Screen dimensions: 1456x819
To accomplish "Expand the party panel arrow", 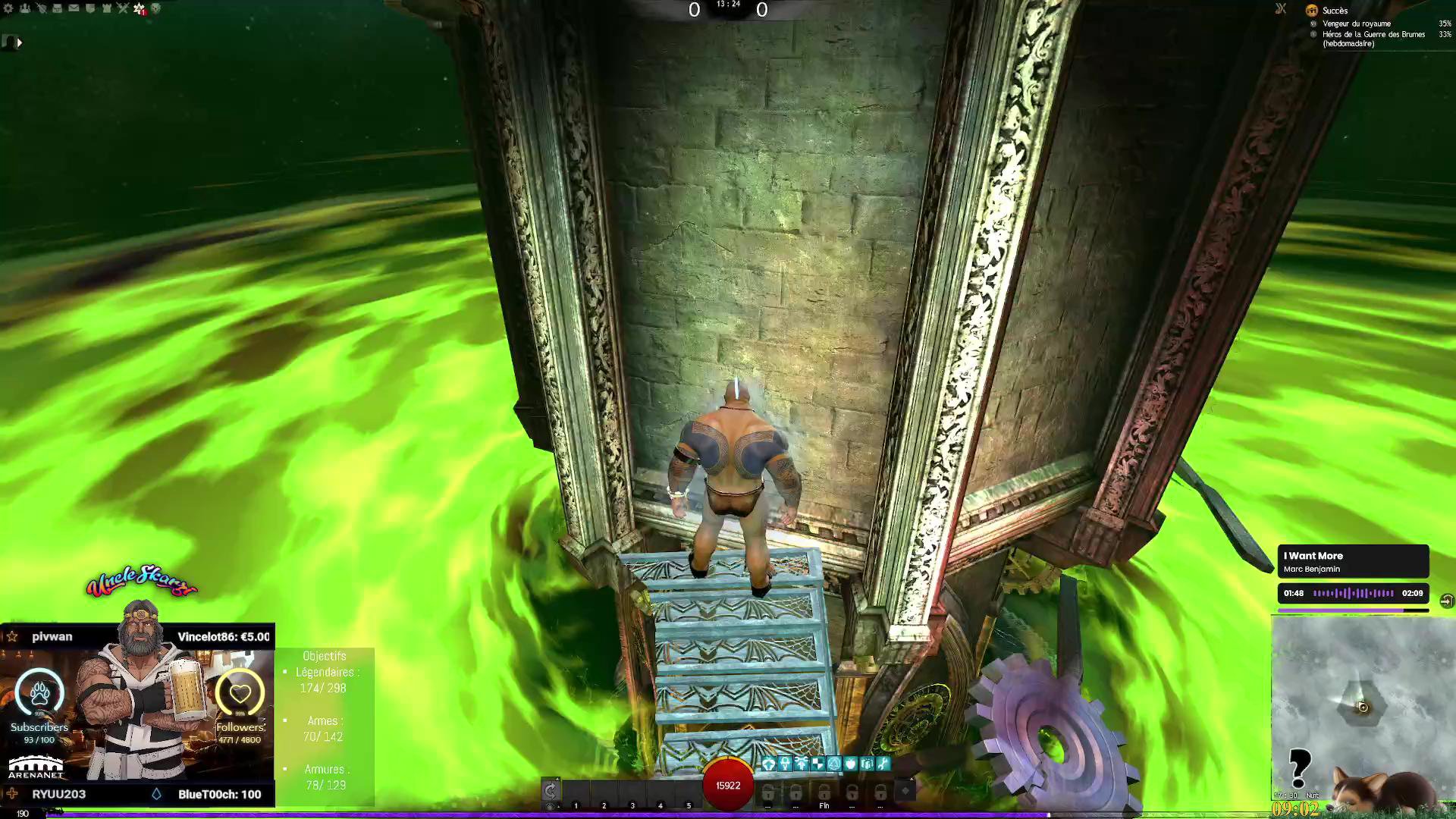I will pos(19,43).
